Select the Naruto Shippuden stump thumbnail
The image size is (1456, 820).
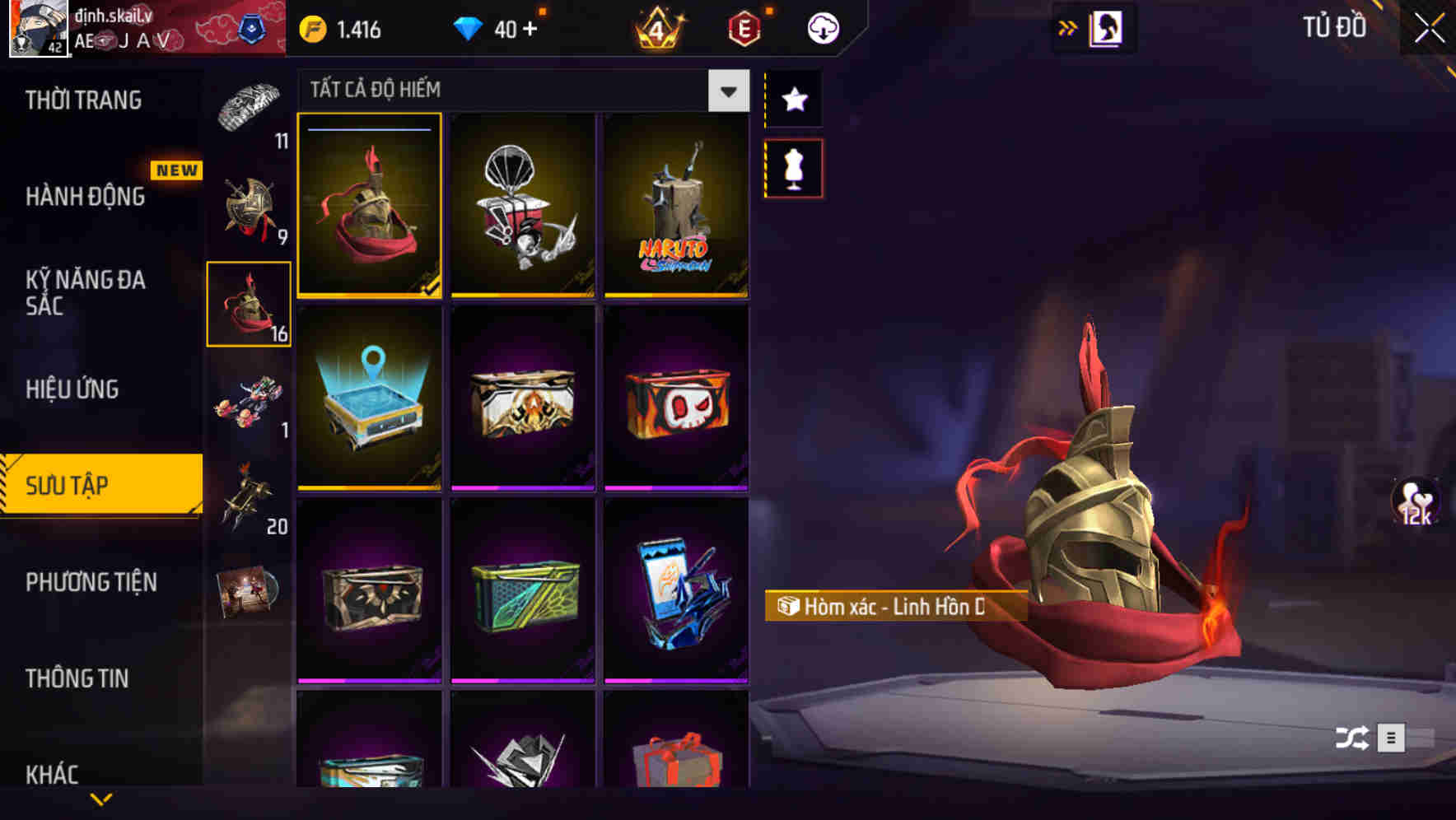pyautogui.click(x=678, y=205)
